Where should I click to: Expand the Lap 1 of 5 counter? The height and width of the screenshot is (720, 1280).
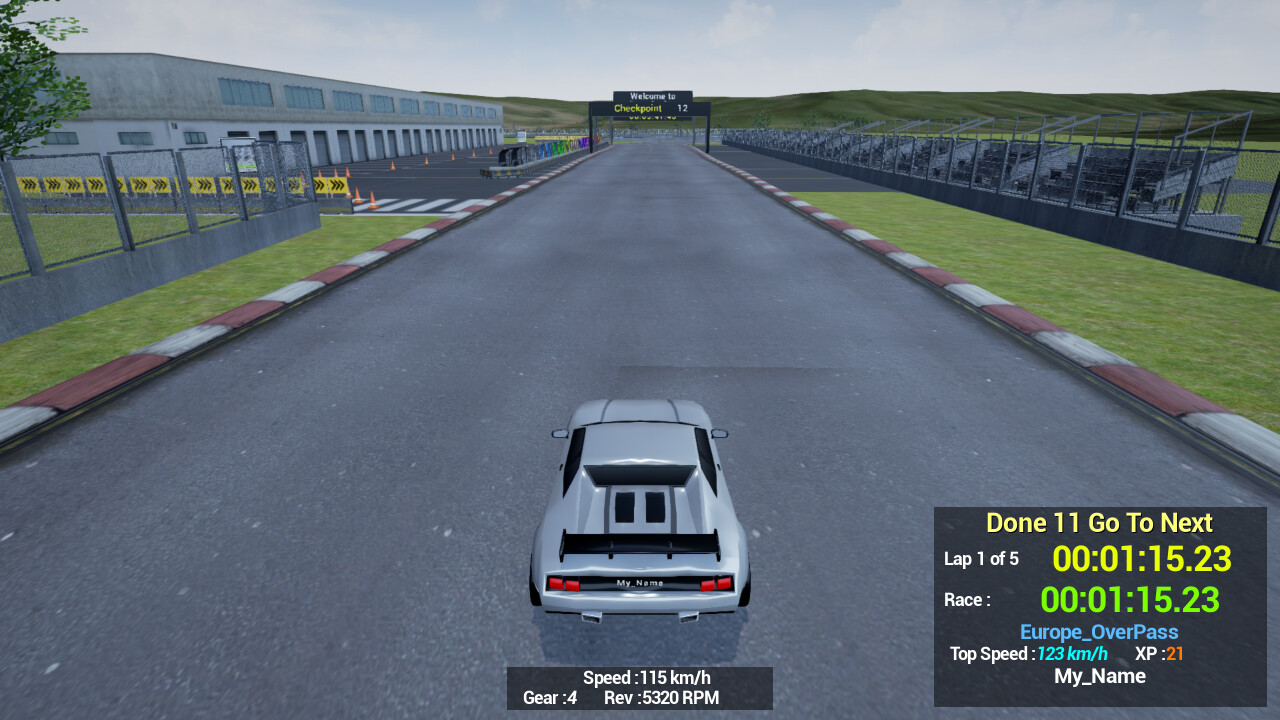click(982, 559)
